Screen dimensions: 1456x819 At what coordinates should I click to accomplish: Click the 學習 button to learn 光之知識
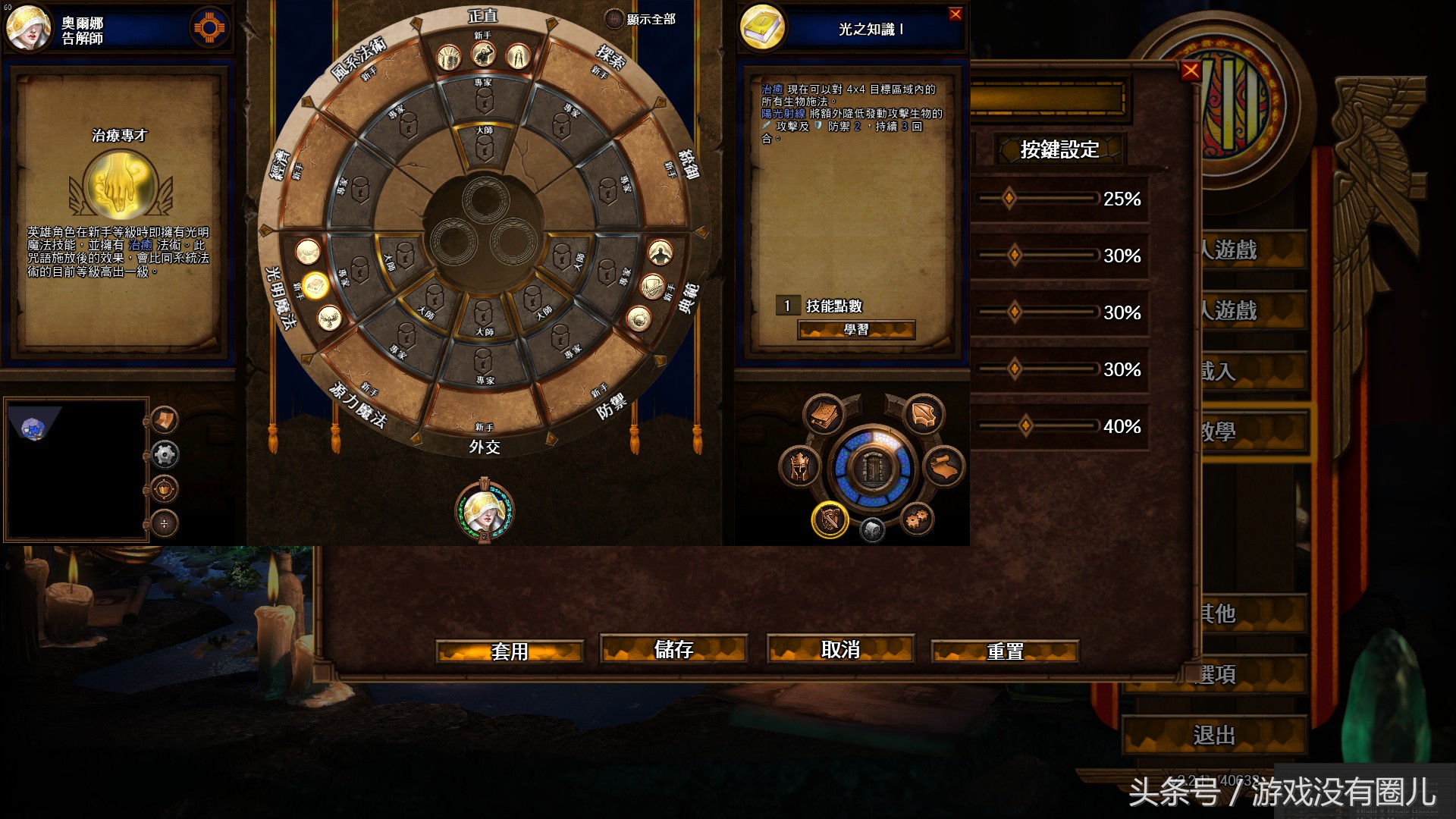(x=858, y=331)
